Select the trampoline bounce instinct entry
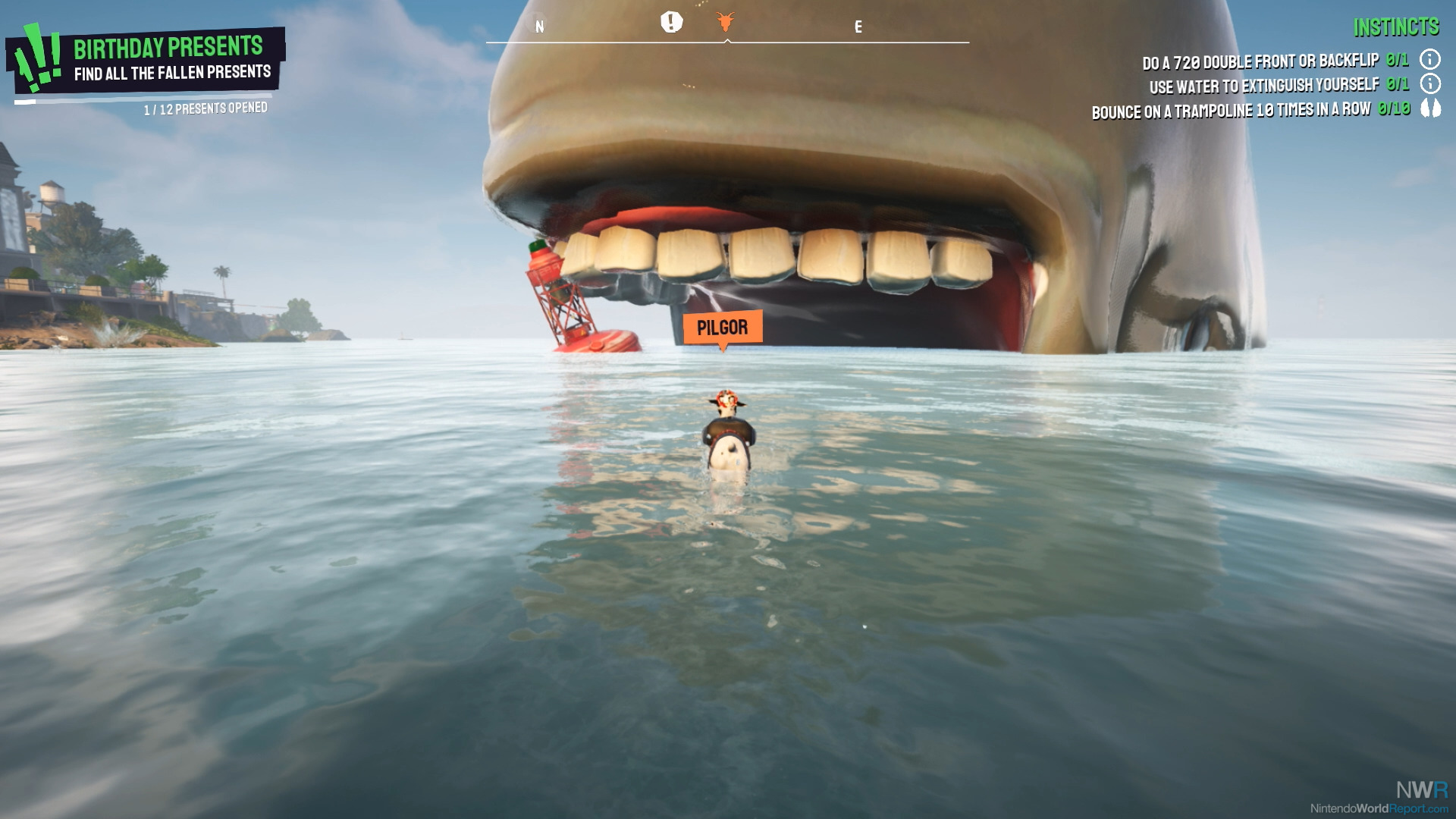 coord(1231,111)
